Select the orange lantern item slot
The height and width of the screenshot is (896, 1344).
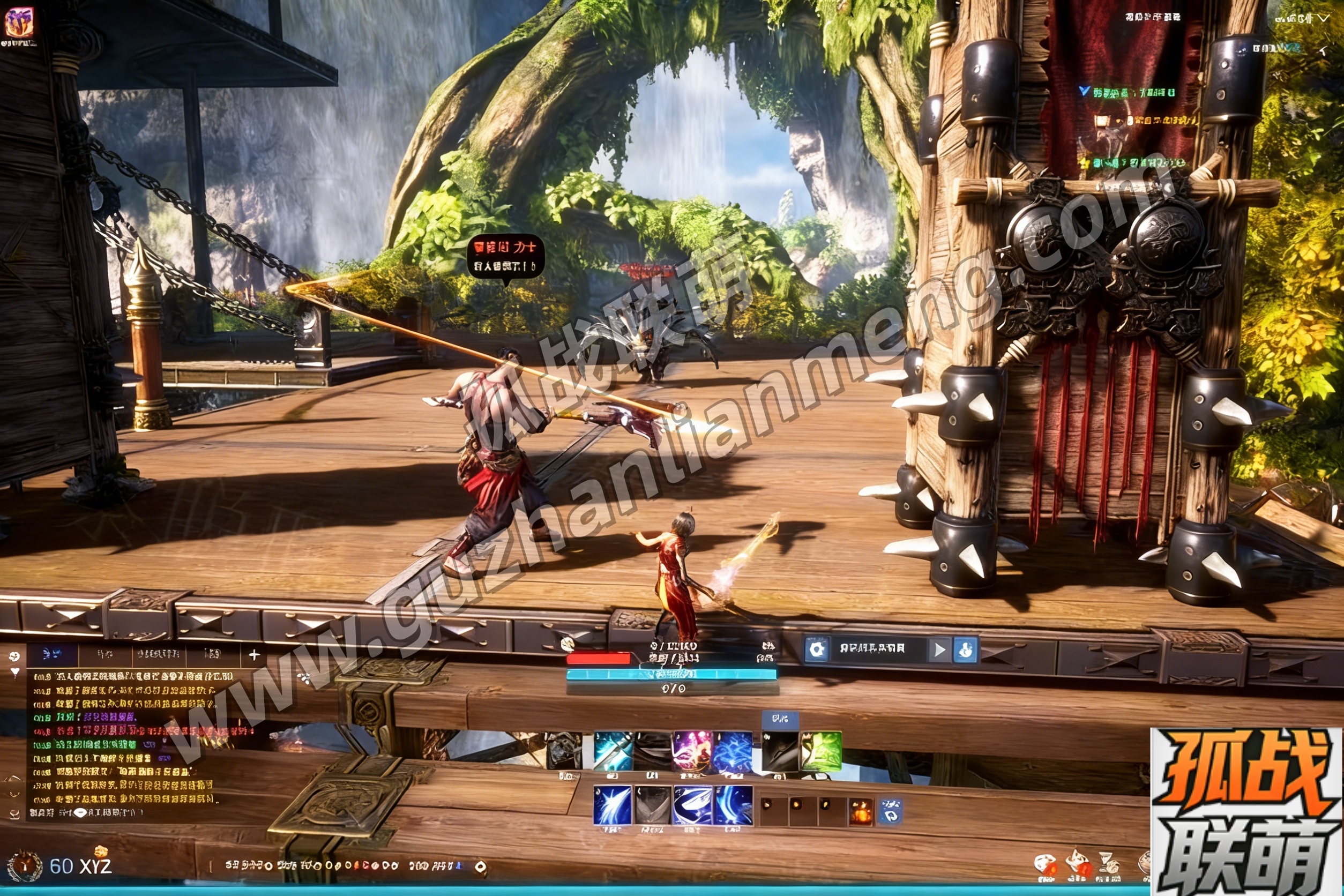(861, 812)
